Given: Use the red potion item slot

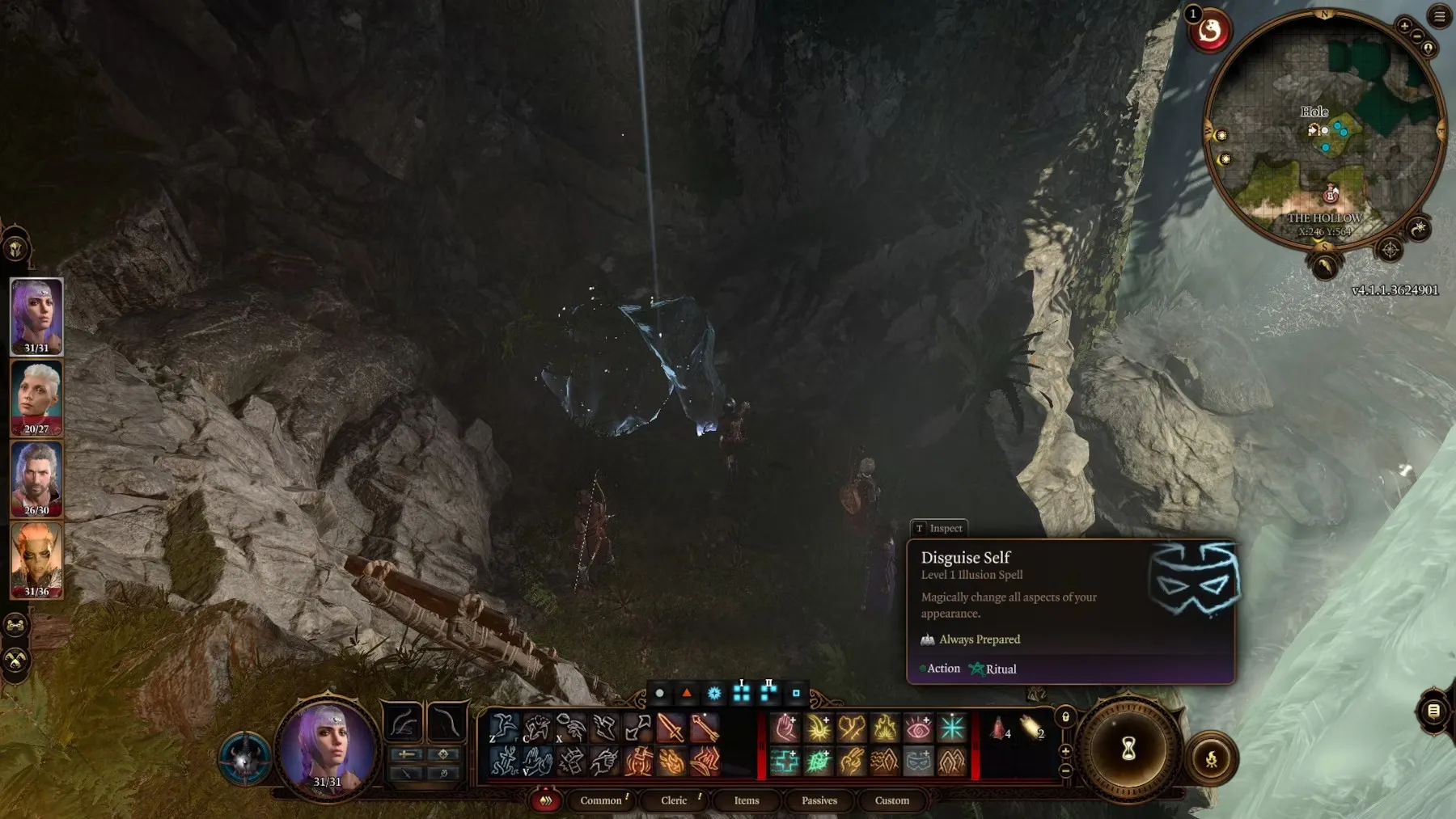Looking at the screenshot, I should [x=999, y=728].
